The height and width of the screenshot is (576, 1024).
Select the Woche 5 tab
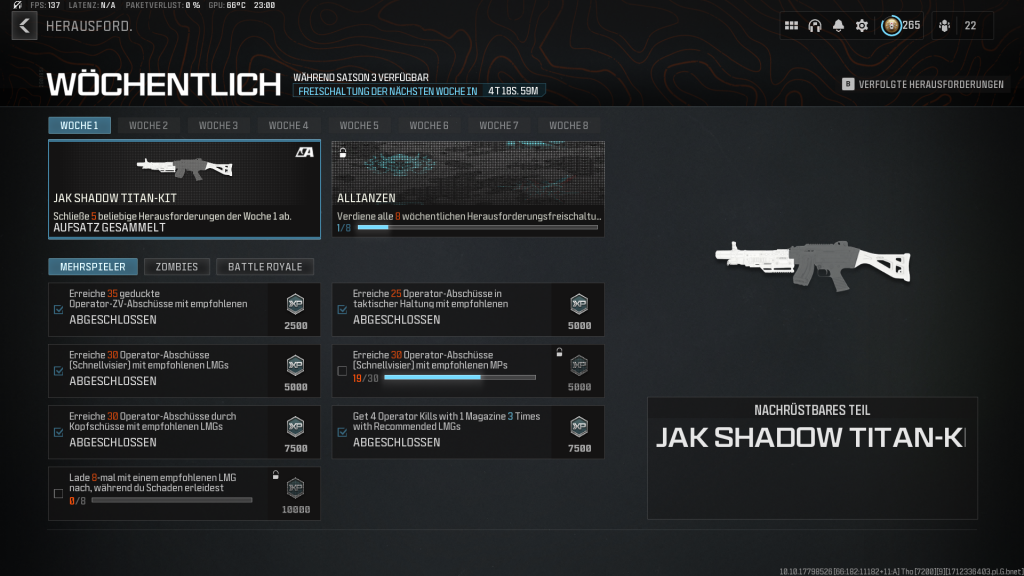pos(359,125)
